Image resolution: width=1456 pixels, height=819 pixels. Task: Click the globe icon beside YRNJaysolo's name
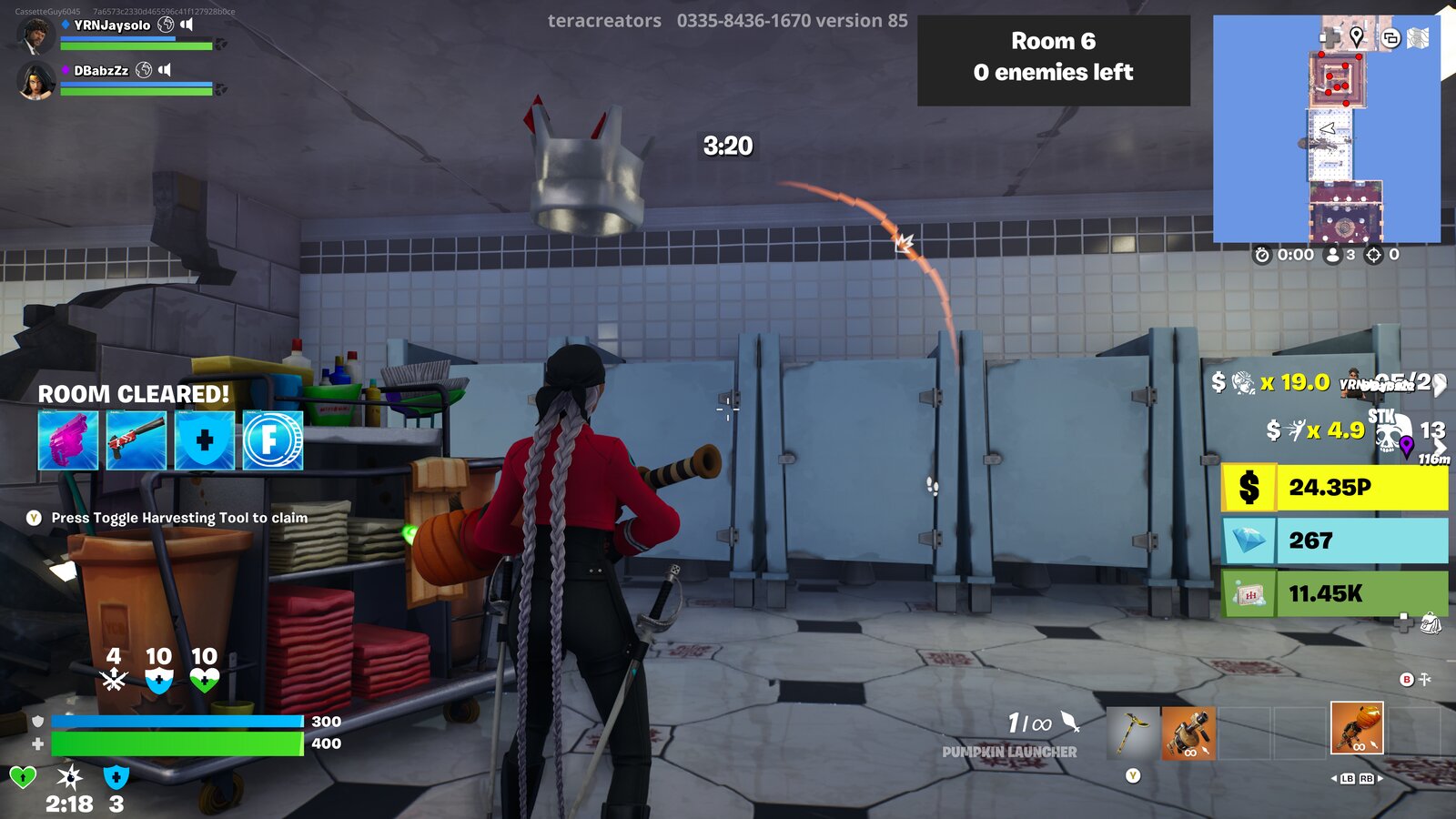[164, 25]
